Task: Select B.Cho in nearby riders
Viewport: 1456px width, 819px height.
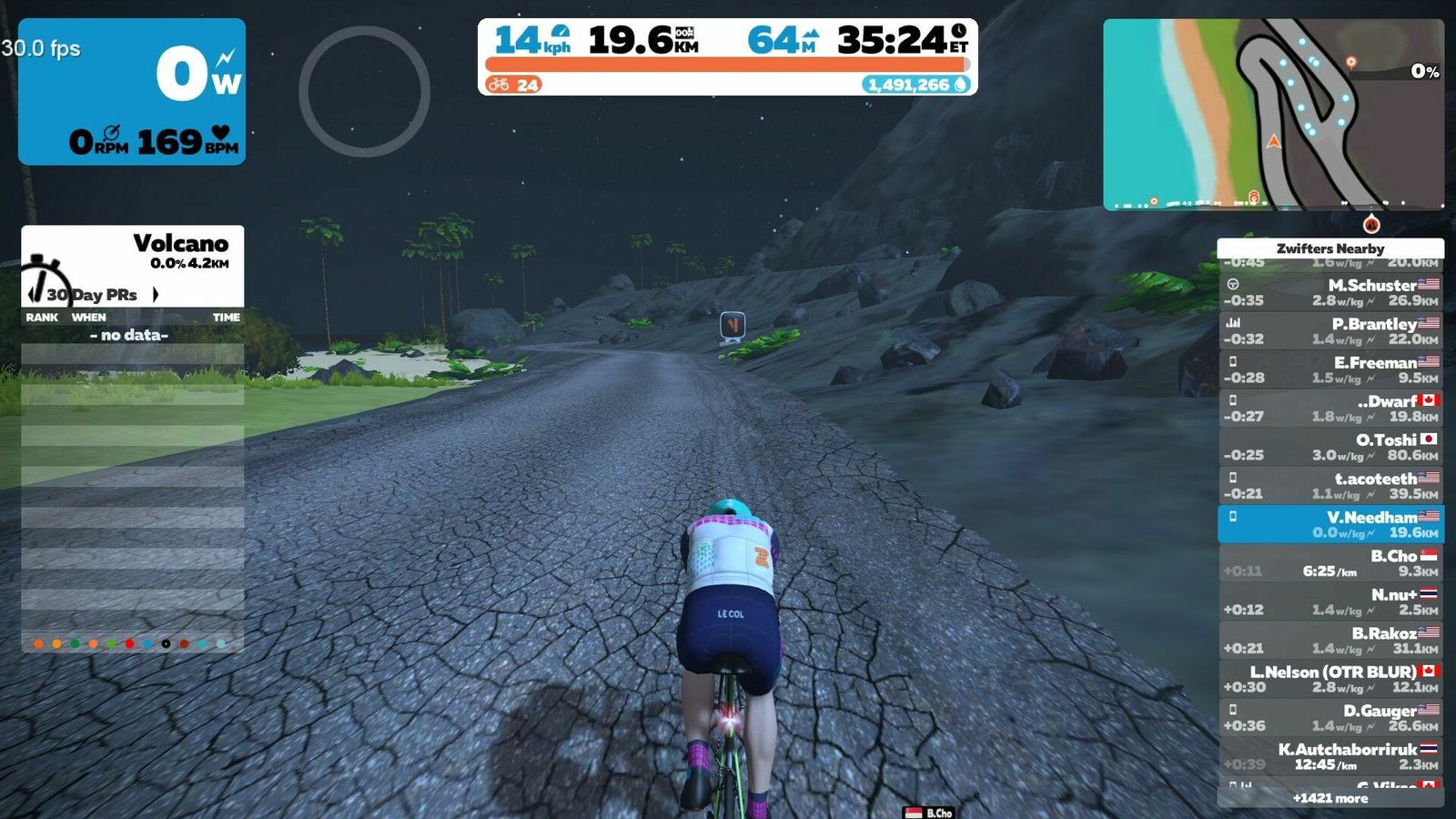Action: (1330, 563)
